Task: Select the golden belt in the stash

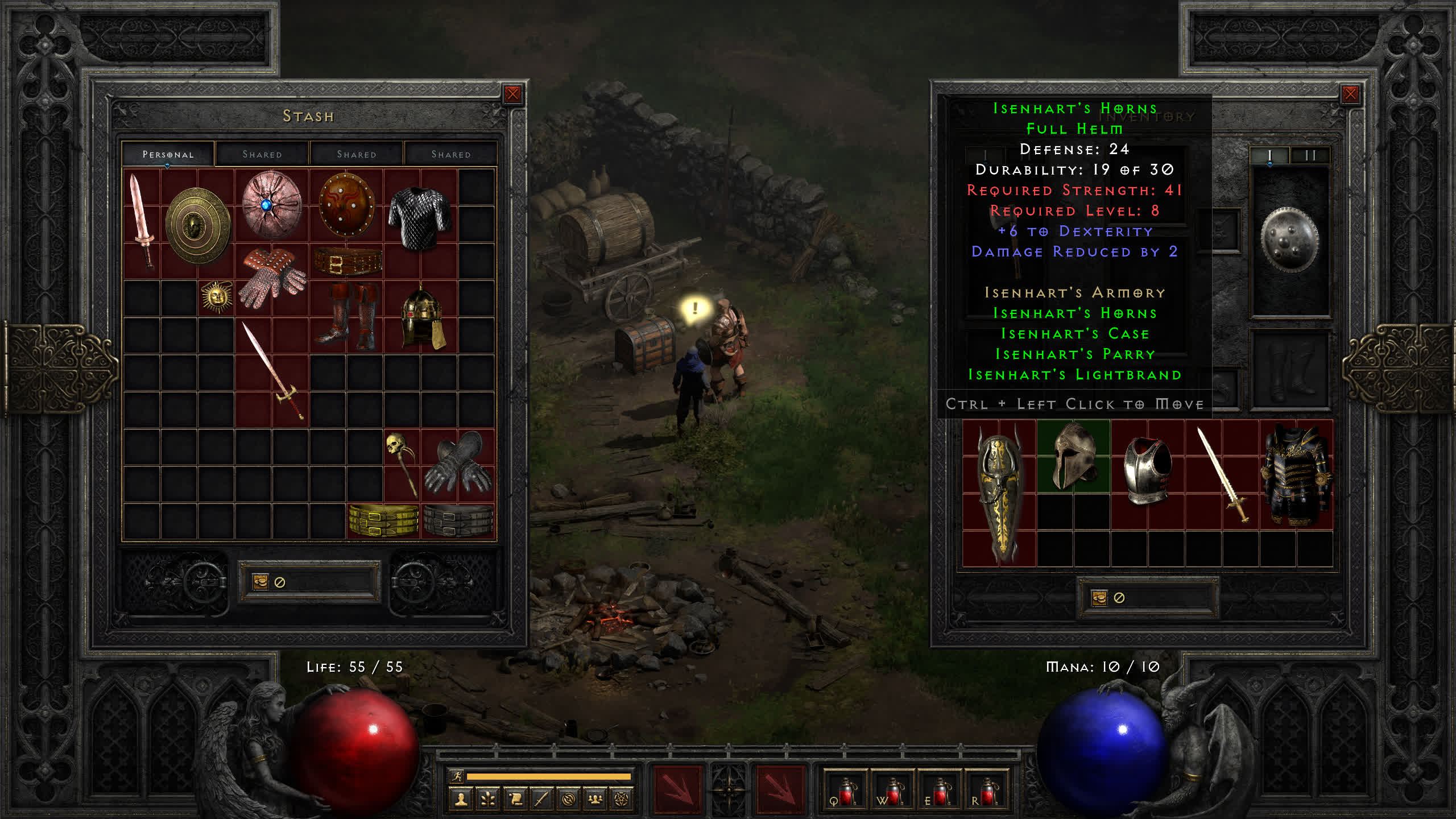Action: [383, 520]
